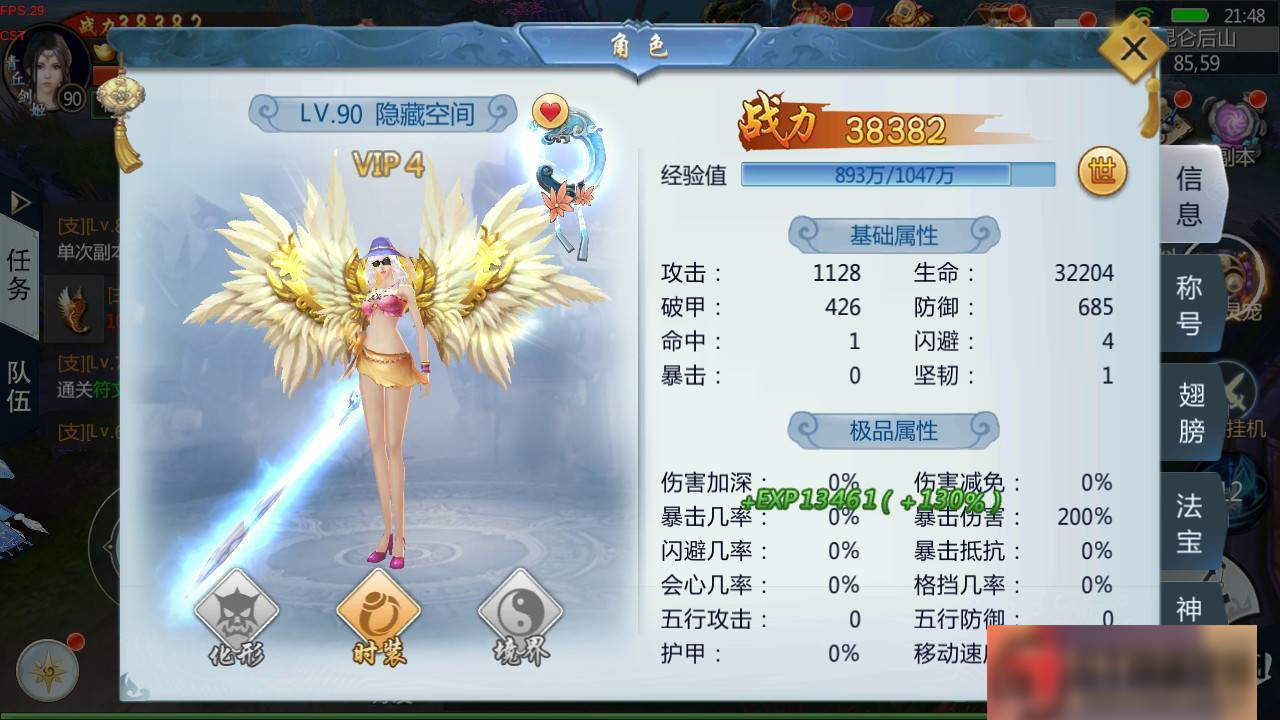Open the character avatar portrait top left
This screenshot has width=1280, height=720.
[x=48, y=68]
